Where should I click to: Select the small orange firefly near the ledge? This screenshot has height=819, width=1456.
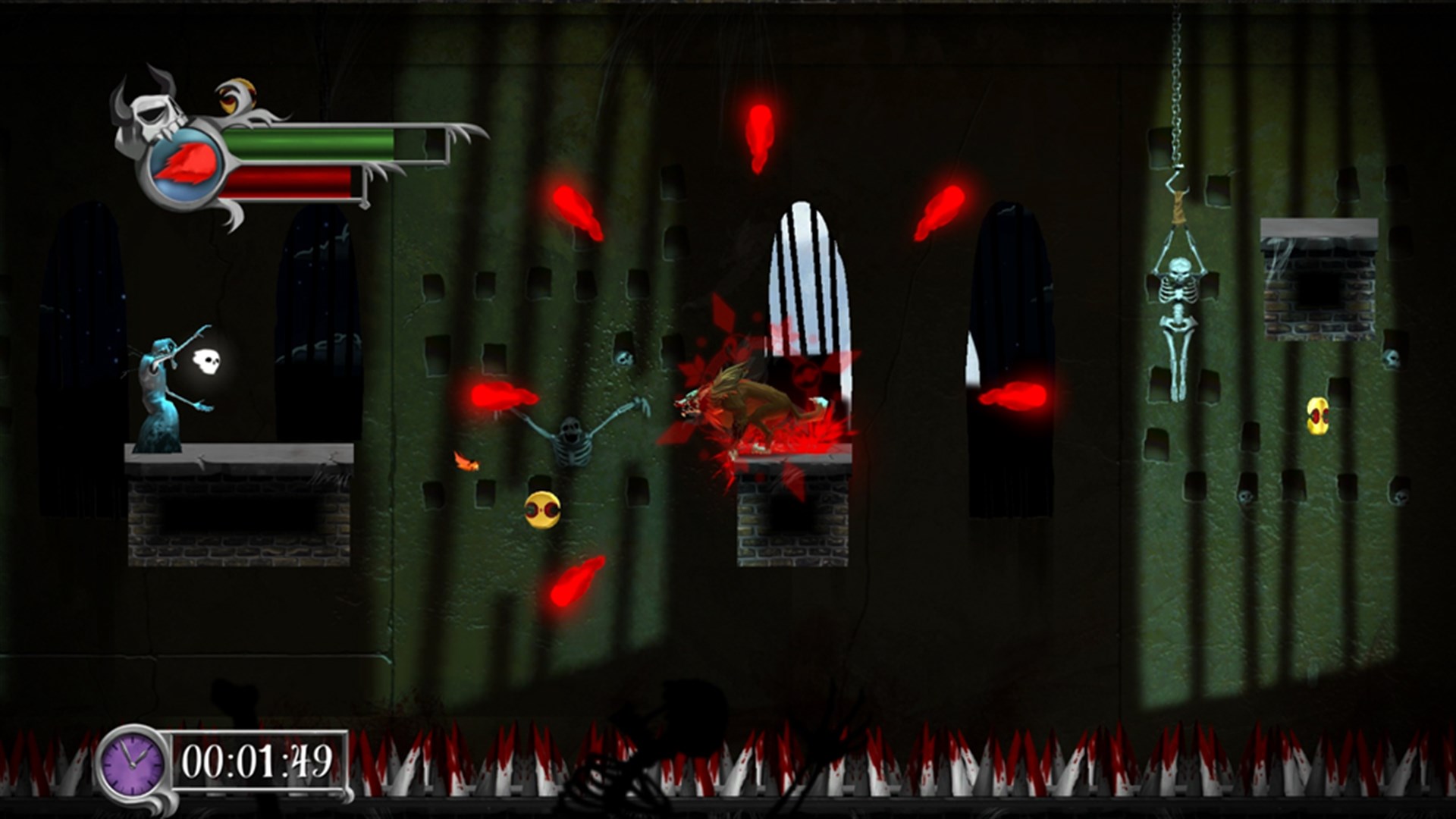point(466,460)
